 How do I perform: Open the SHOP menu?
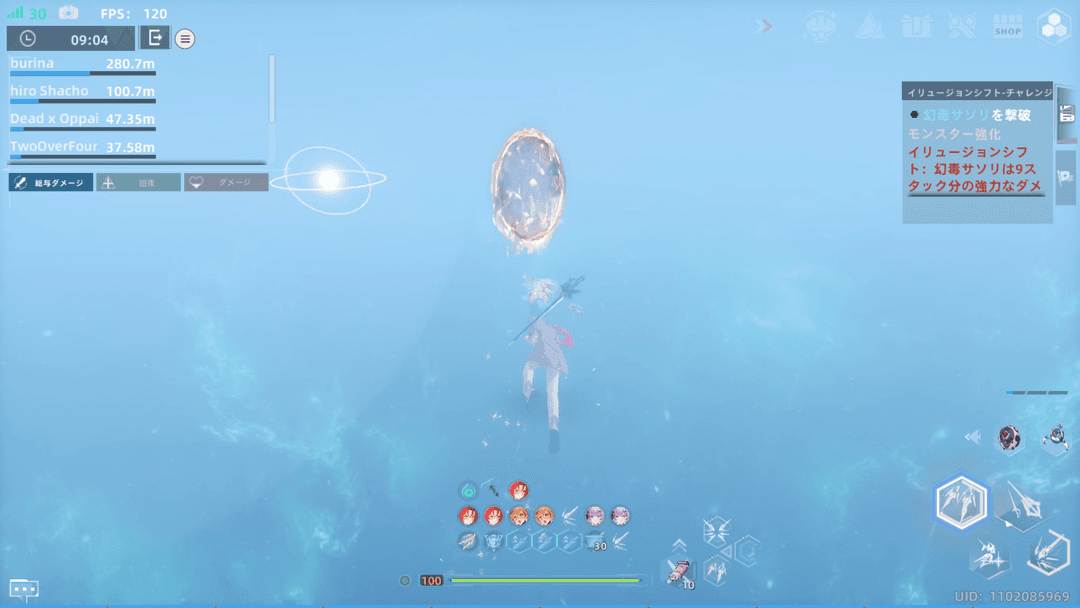[1007, 27]
